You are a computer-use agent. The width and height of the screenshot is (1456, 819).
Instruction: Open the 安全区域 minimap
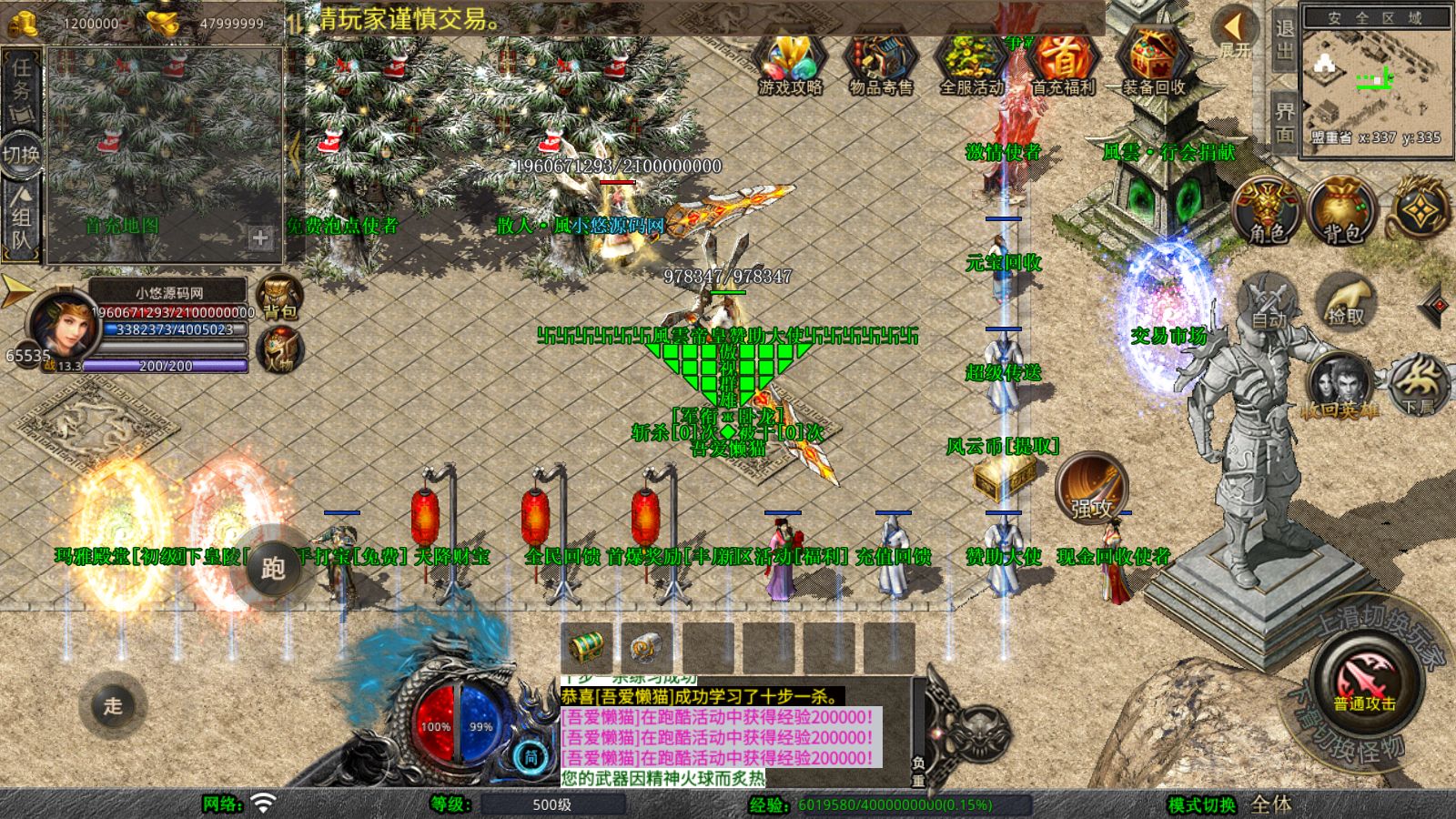tap(1375, 80)
